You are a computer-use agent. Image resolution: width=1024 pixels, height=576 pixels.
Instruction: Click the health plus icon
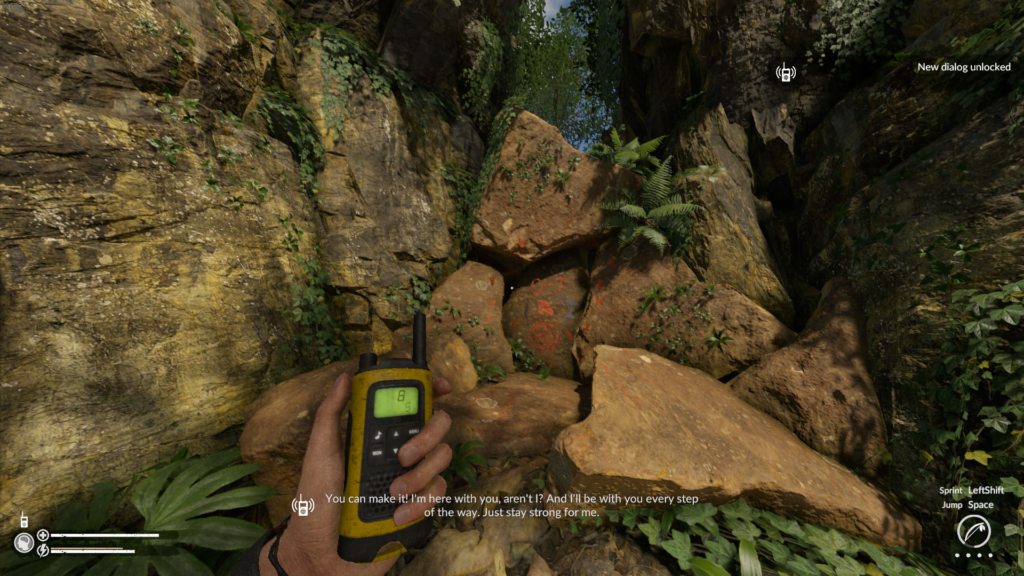coord(43,535)
